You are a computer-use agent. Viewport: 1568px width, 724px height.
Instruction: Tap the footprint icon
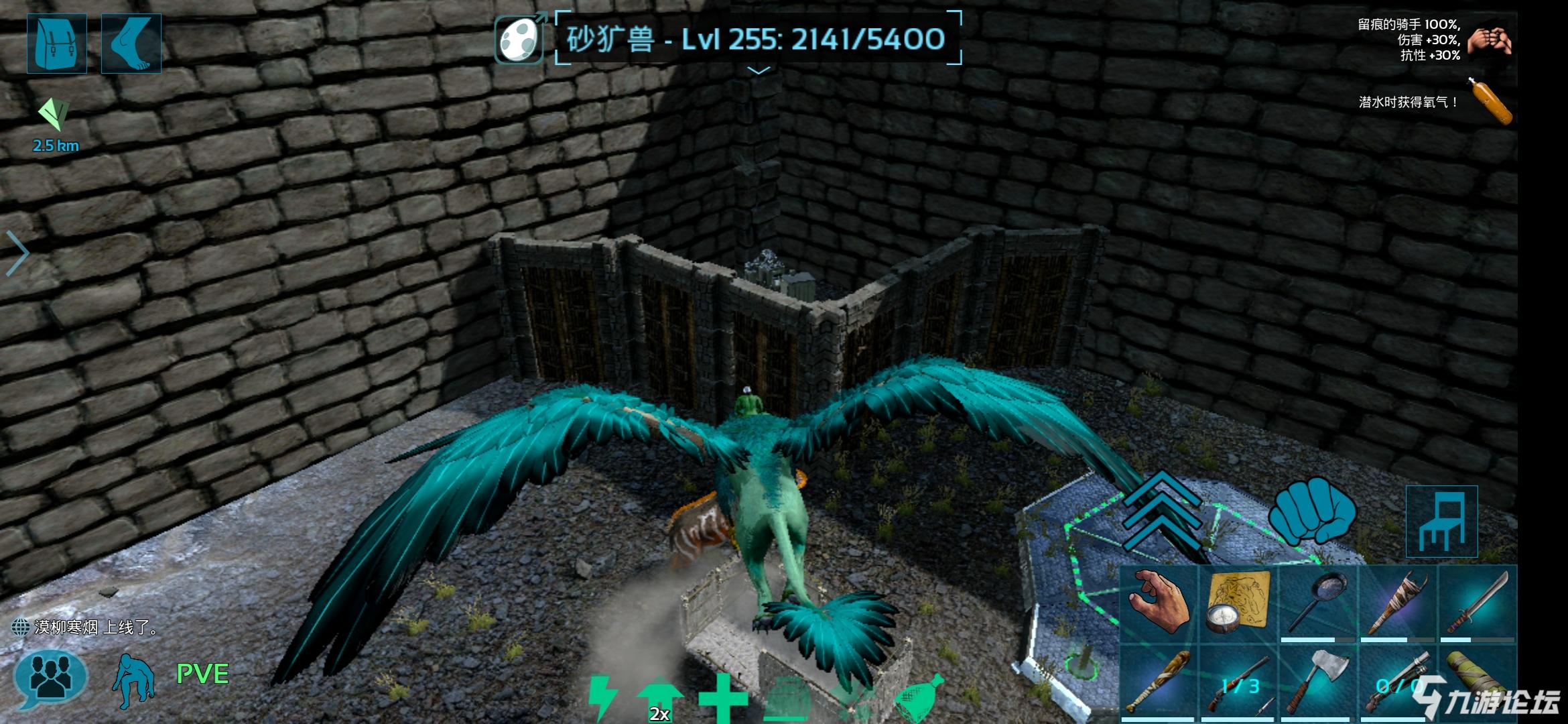[x=131, y=44]
